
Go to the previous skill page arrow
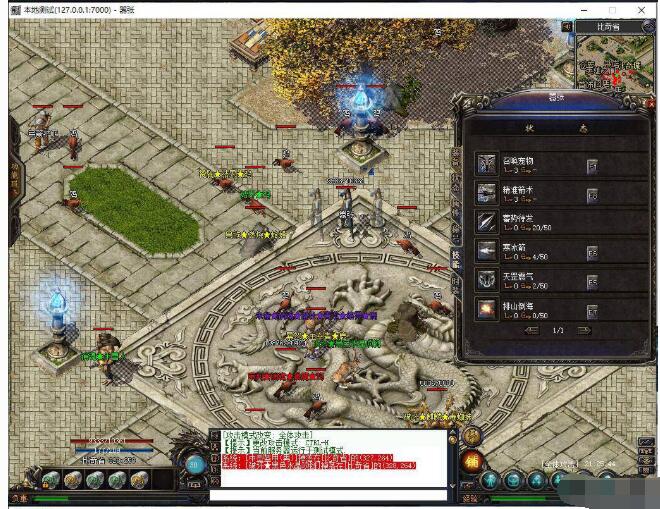pos(531,330)
